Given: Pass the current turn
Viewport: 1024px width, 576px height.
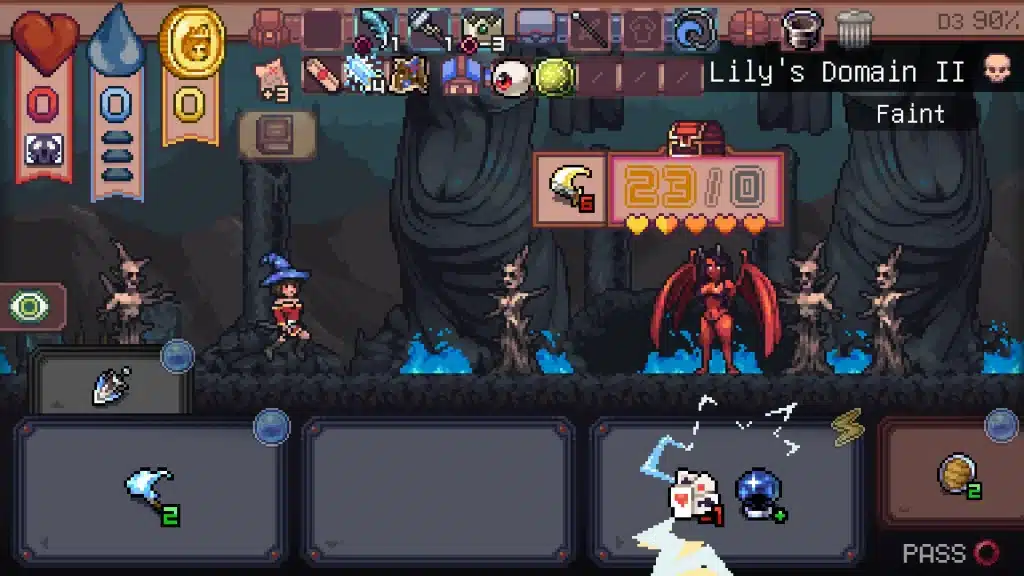Looking at the screenshot, I should (x=949, y=553).
